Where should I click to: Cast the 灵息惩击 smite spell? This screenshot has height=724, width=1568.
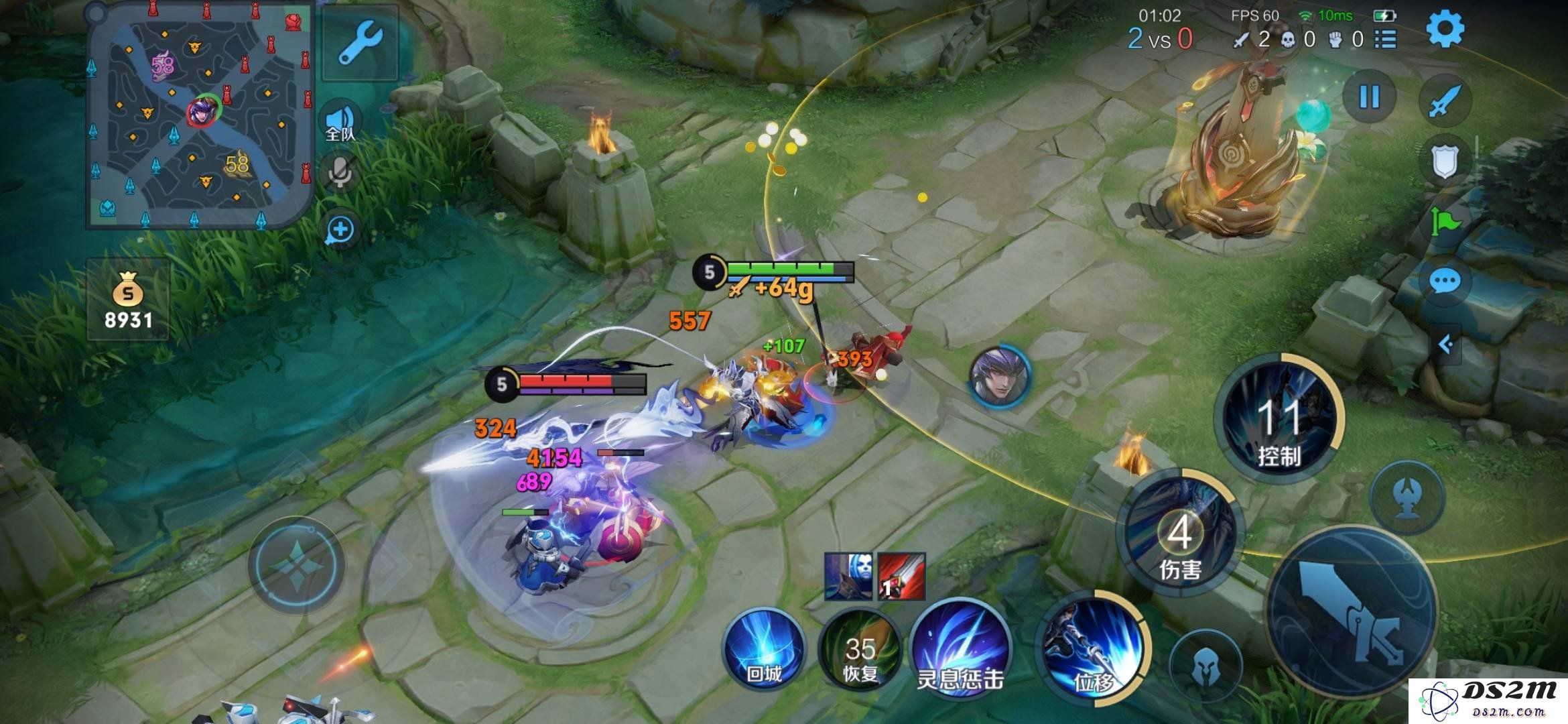click(x=960, y=652)
